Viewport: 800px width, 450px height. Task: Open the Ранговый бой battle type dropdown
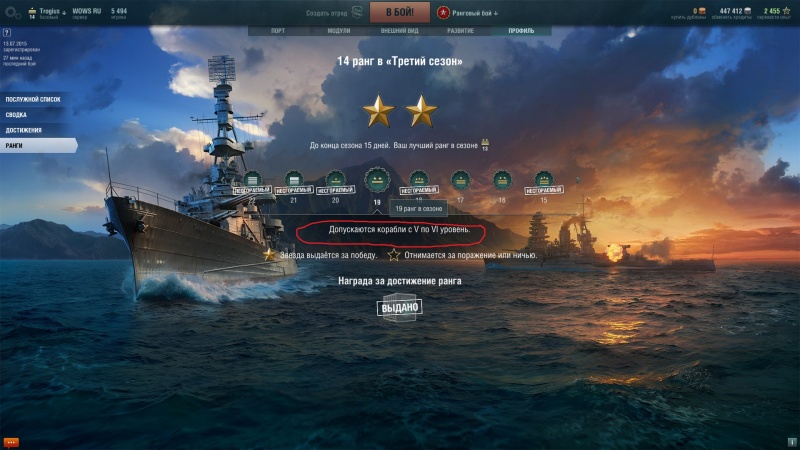point(467,13)
